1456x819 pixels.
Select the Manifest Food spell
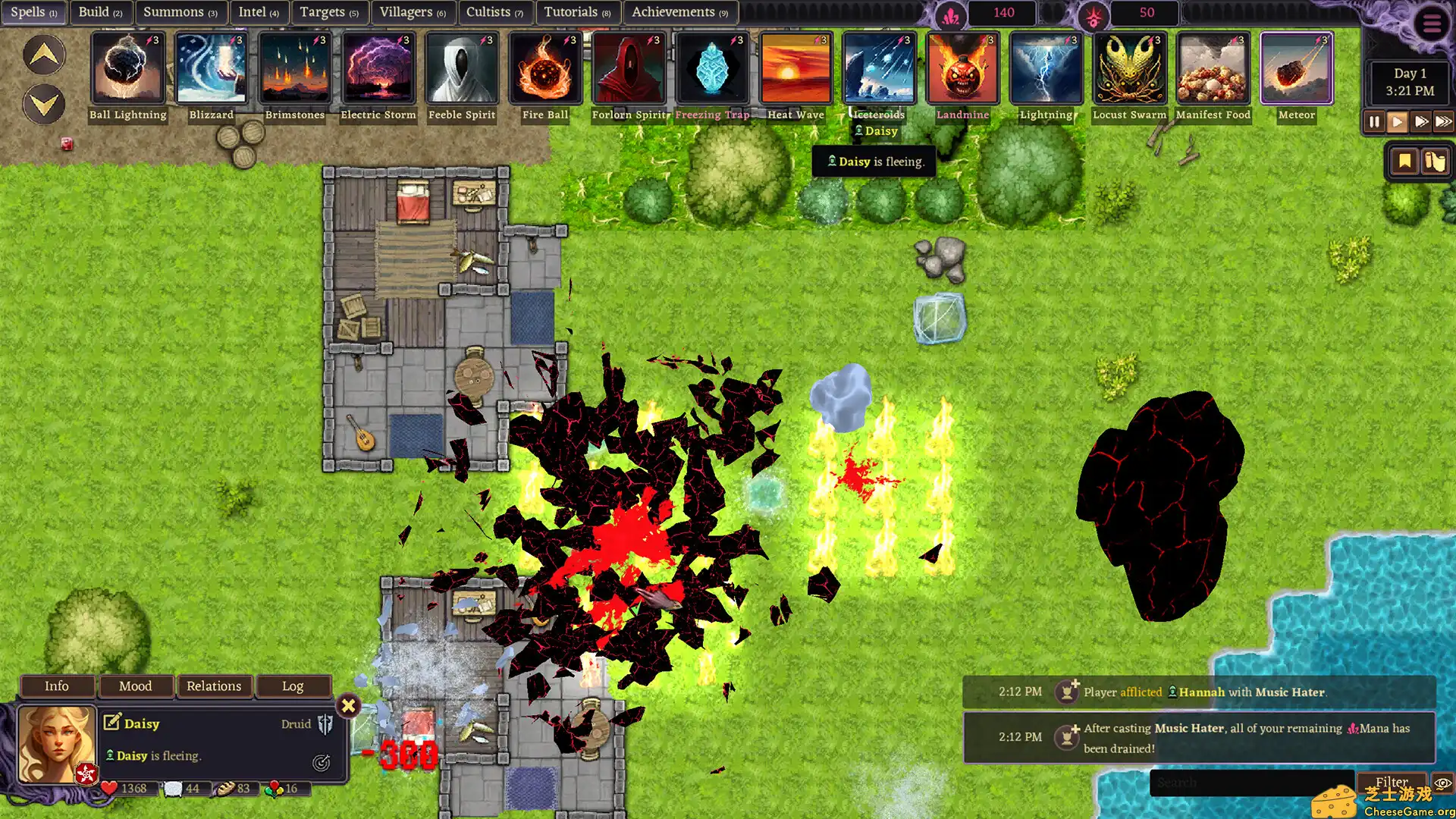point(1213,68)
